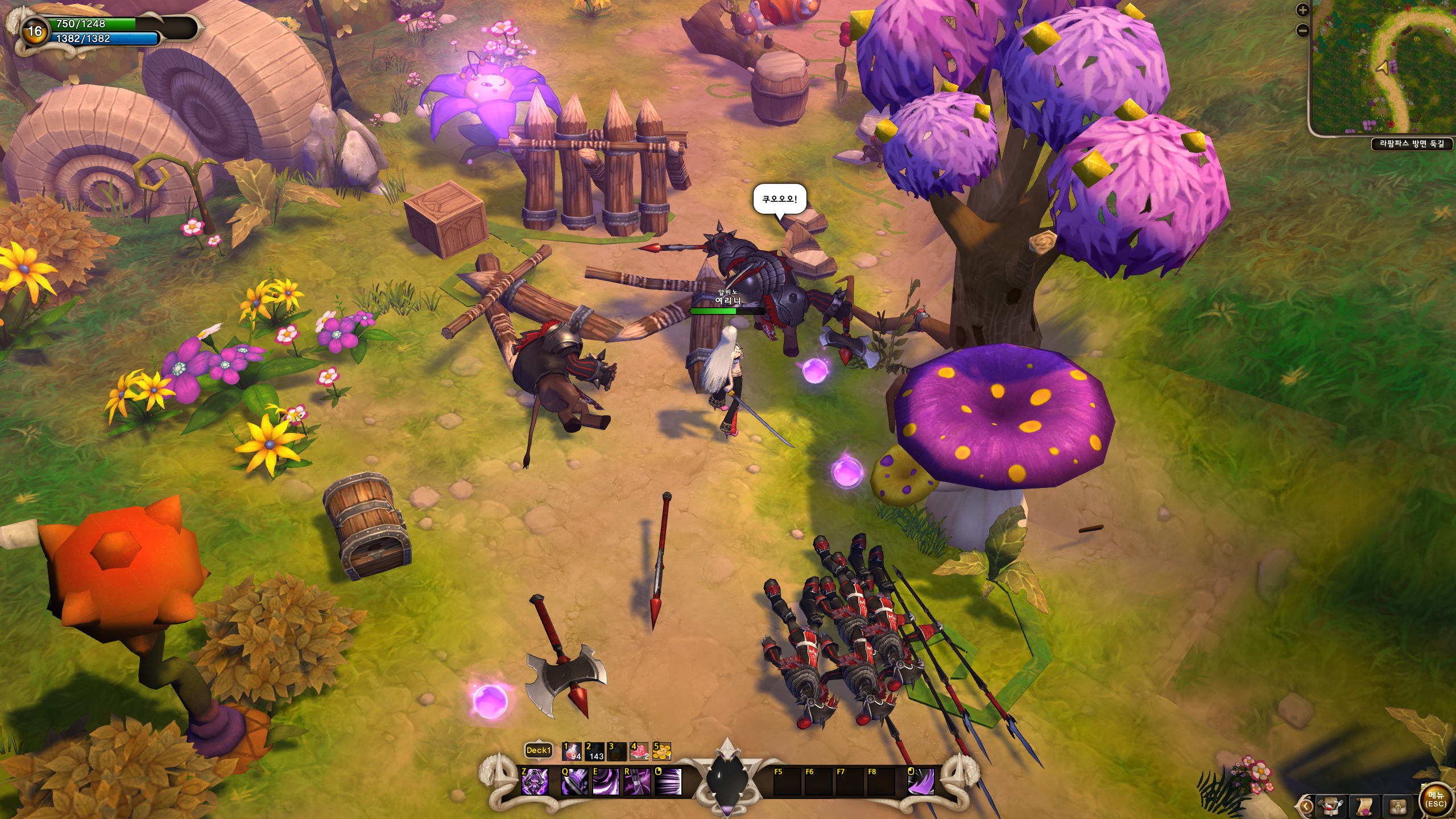Trigger the right-mouse purple claw slash skill

tap(921, 781)
